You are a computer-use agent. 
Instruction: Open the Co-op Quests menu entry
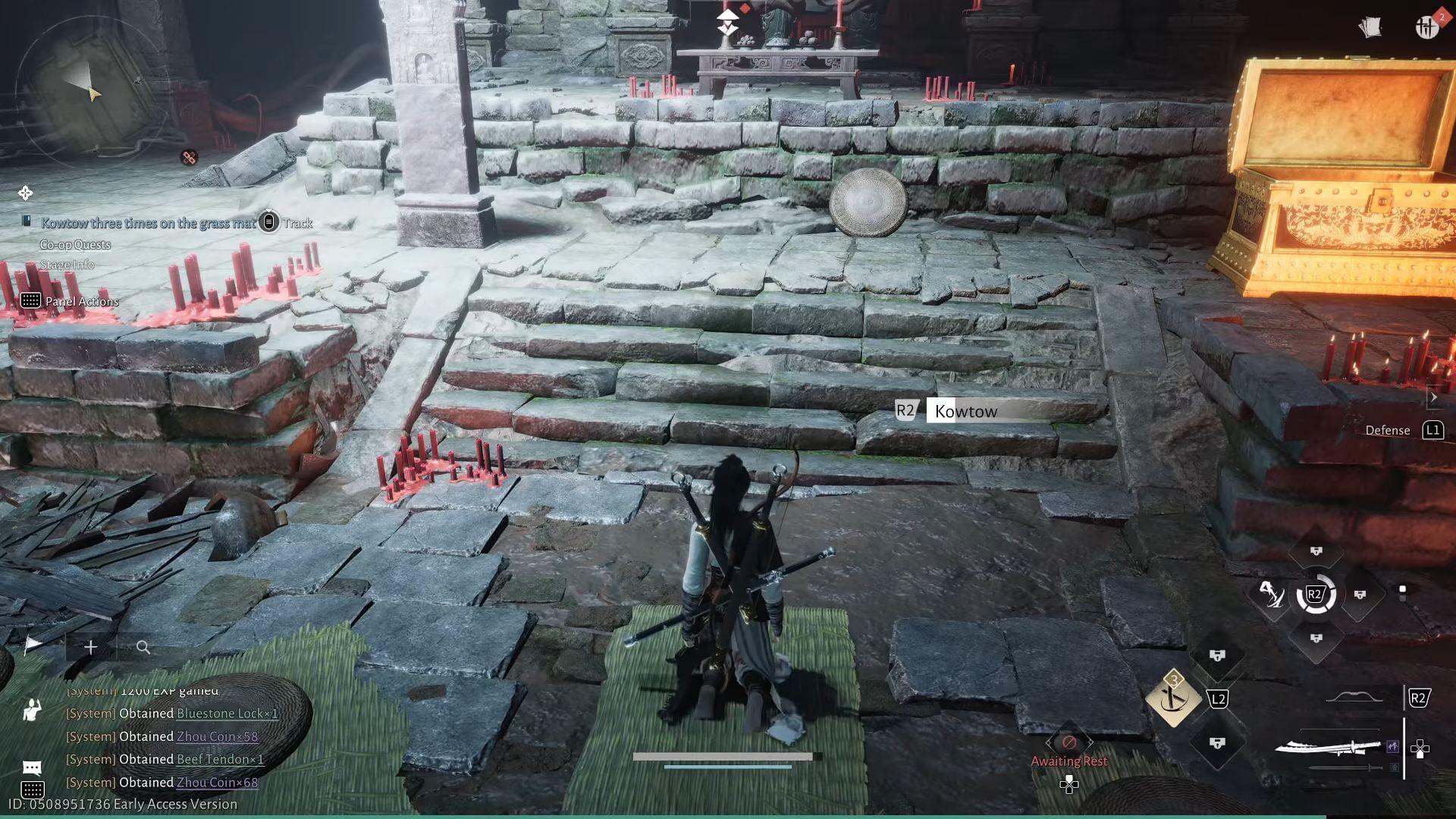point(75,244)
